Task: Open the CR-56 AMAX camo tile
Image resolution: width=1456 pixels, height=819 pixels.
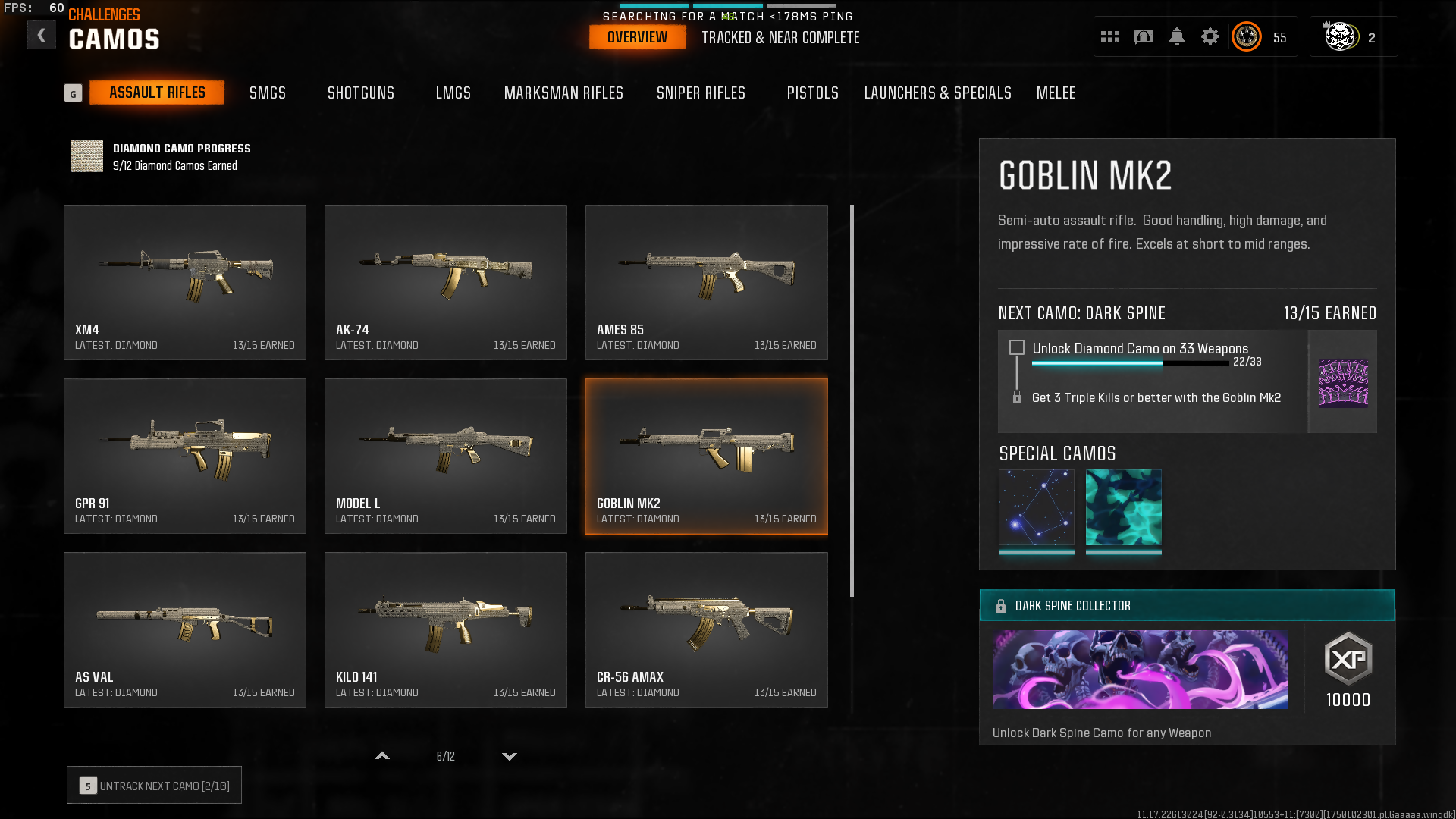Action: click(706, 629)
